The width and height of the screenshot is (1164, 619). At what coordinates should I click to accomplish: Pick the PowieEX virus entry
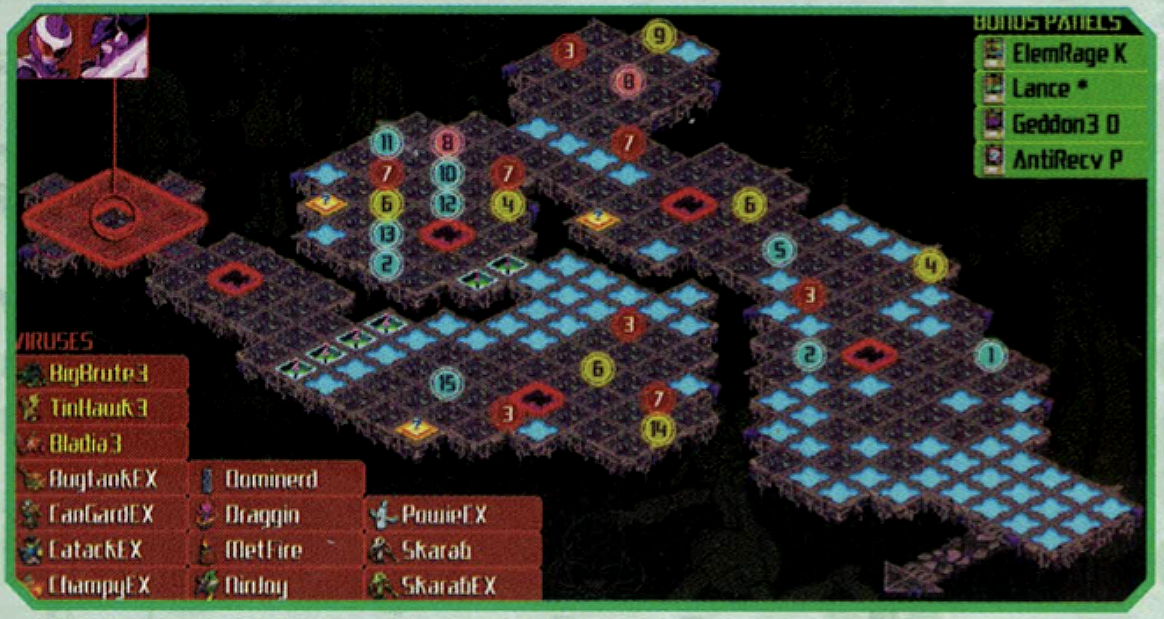(x=452, y=514)
